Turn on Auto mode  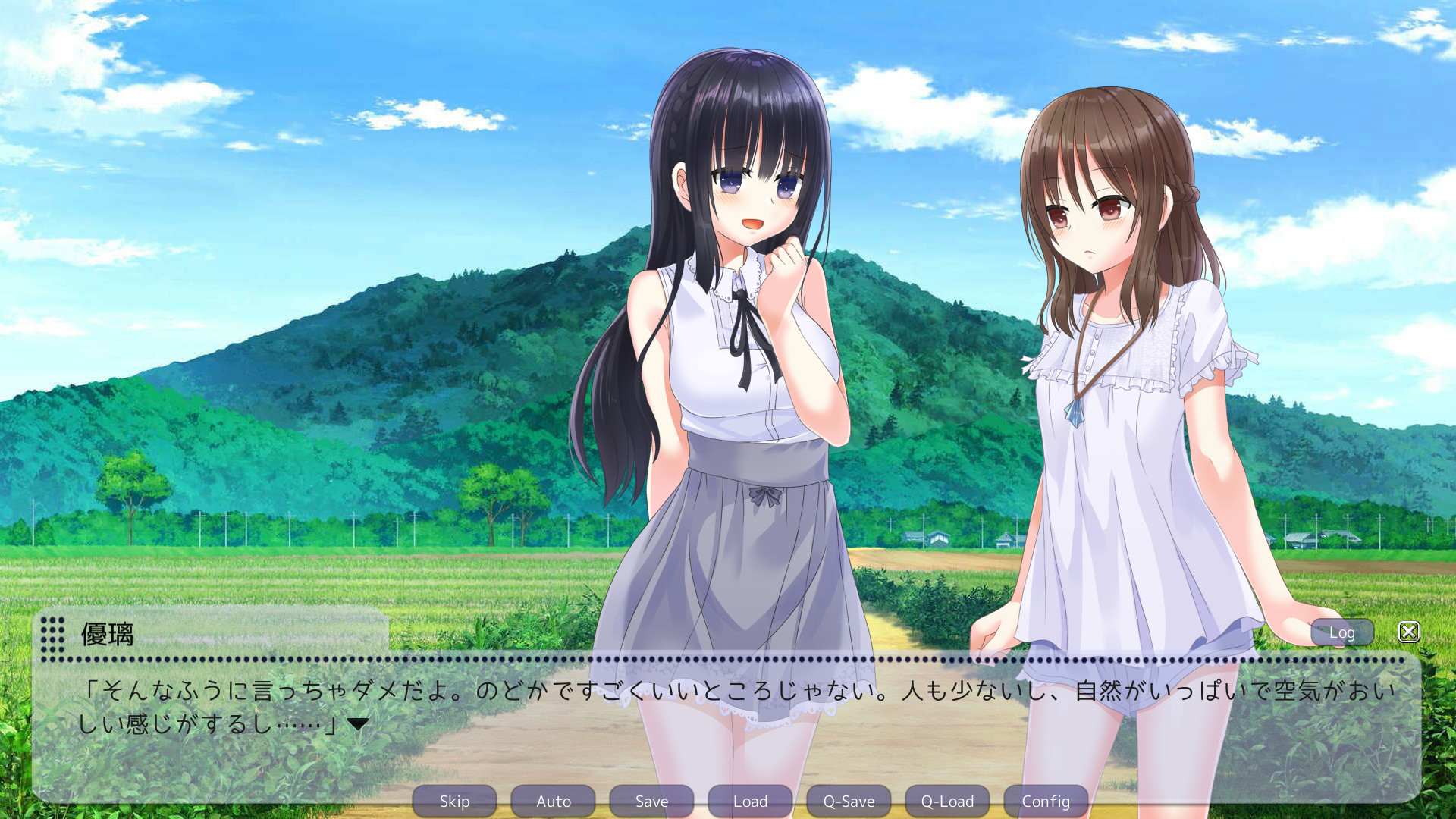[x=553, y=801]
